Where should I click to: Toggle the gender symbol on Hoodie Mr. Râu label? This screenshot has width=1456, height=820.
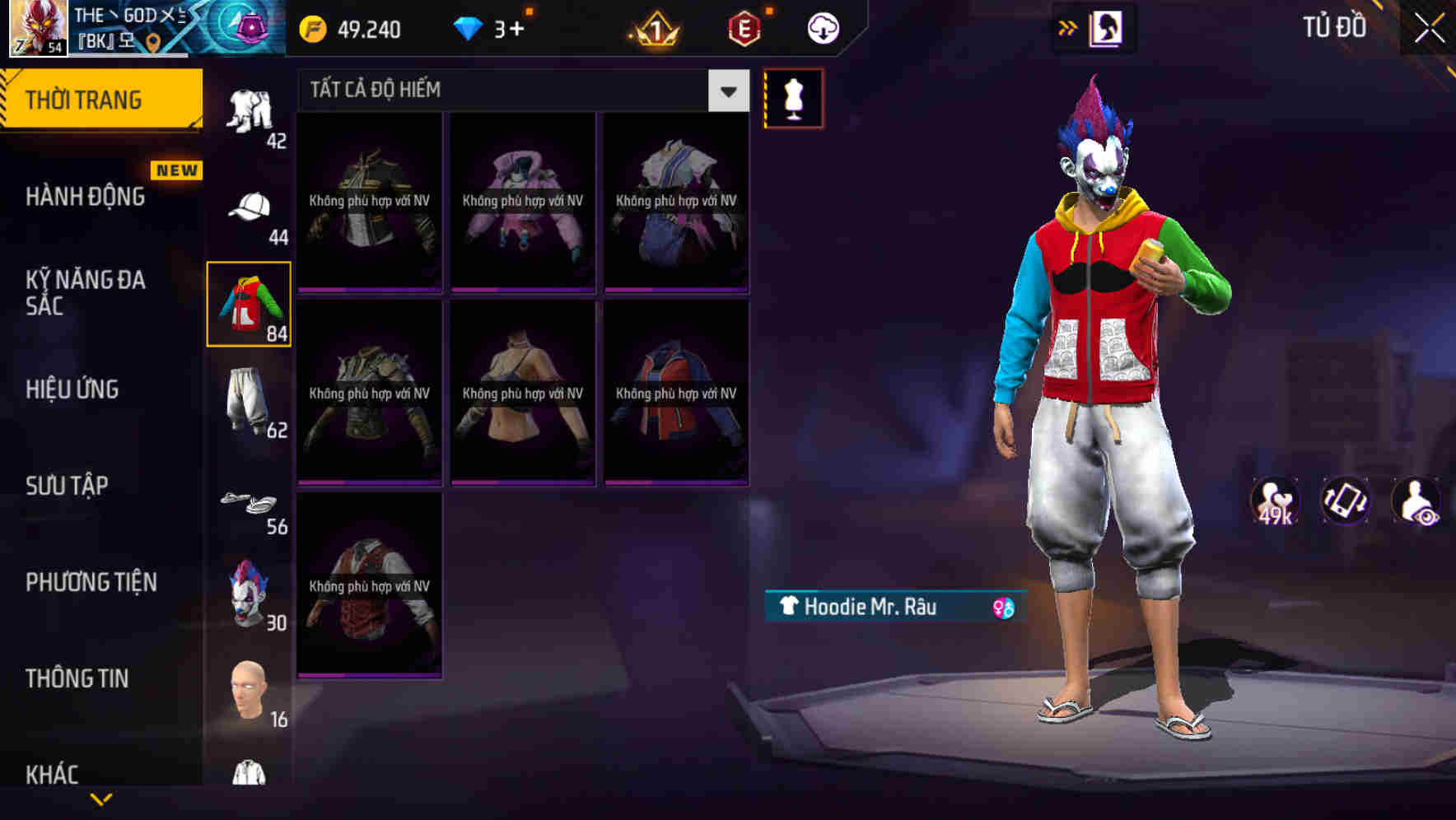click(1001, 608)
